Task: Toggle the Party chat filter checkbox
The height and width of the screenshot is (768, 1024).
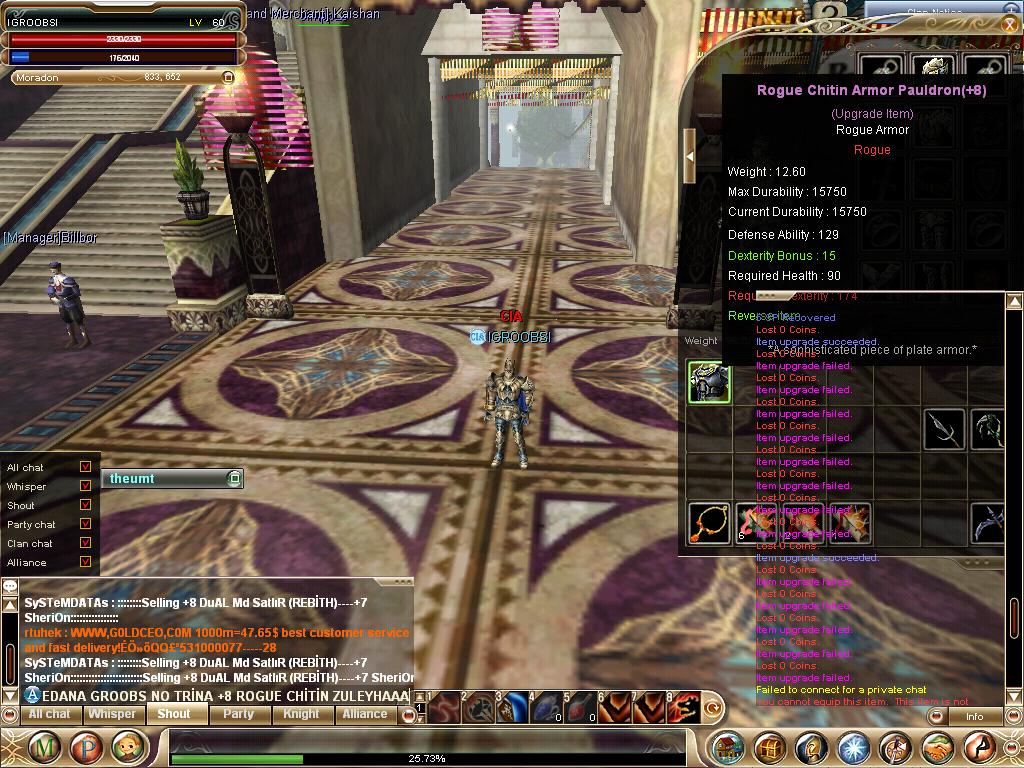Action: 85,524
